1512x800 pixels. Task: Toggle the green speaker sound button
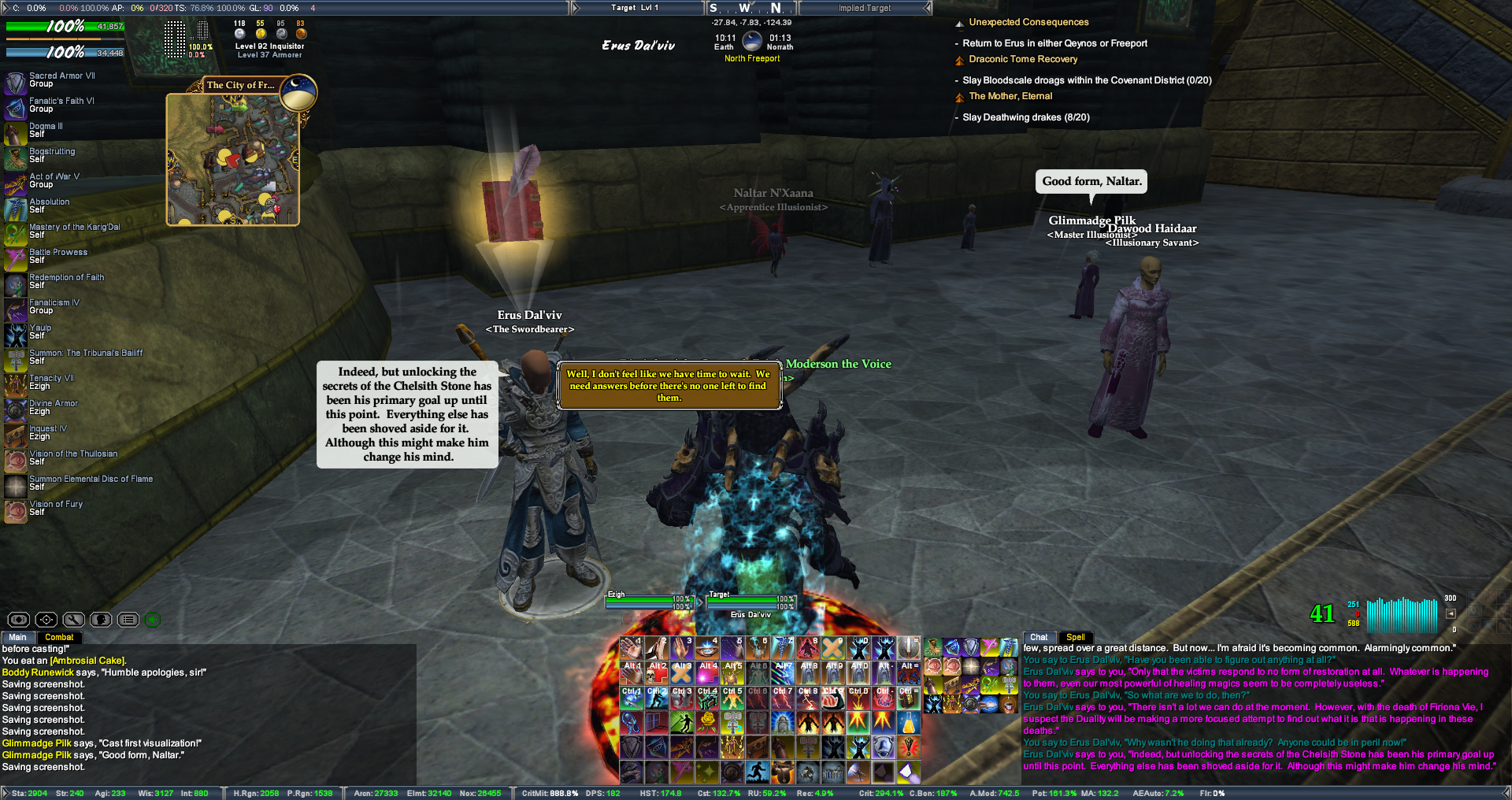(153, 620)
